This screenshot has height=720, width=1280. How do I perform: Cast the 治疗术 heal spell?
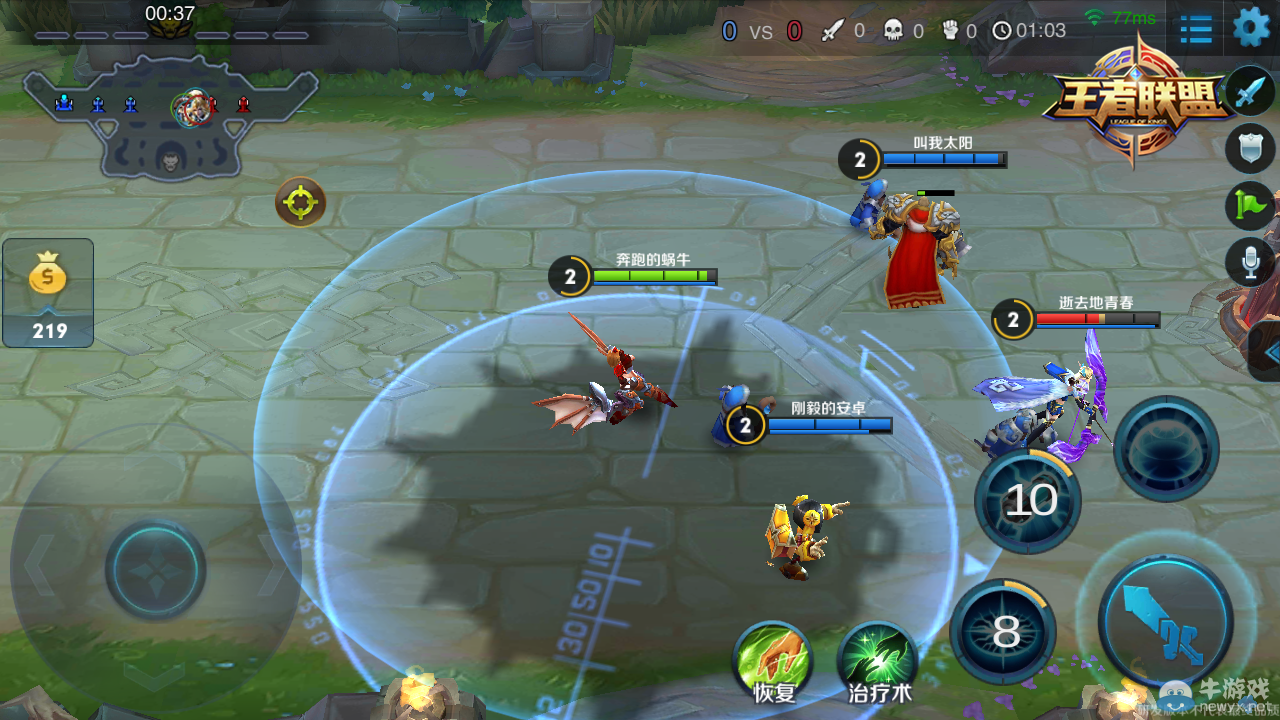tap(878, 660)
